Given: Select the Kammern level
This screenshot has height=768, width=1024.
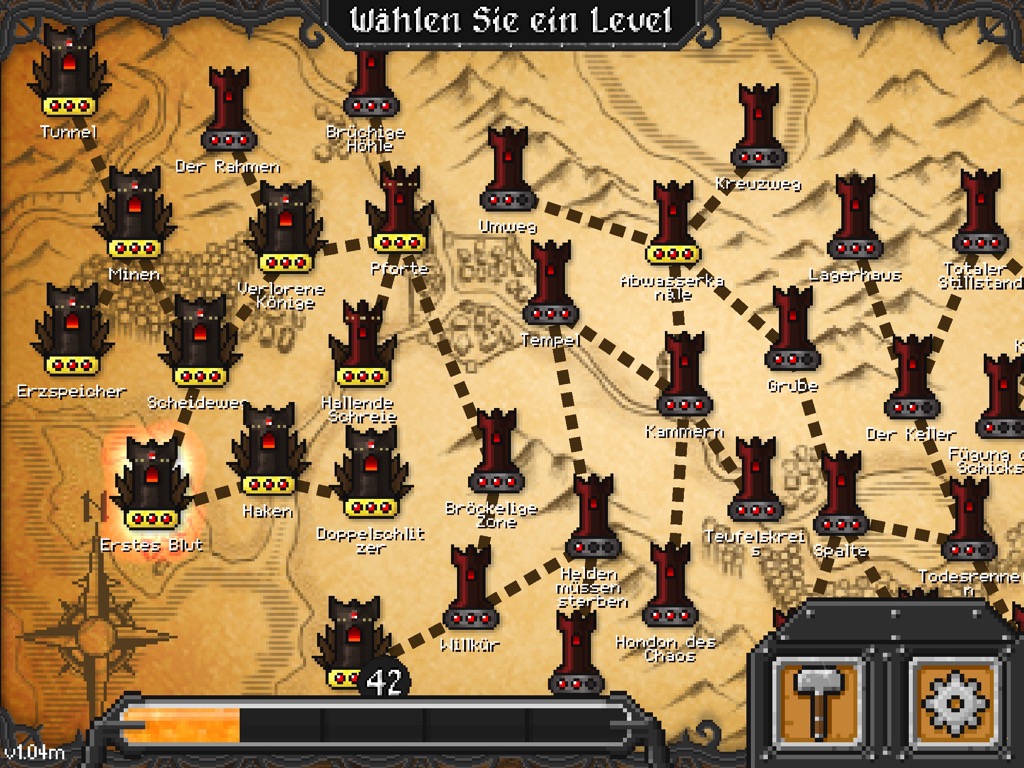Looking at the screenshot, I should [x=684, y=376].
